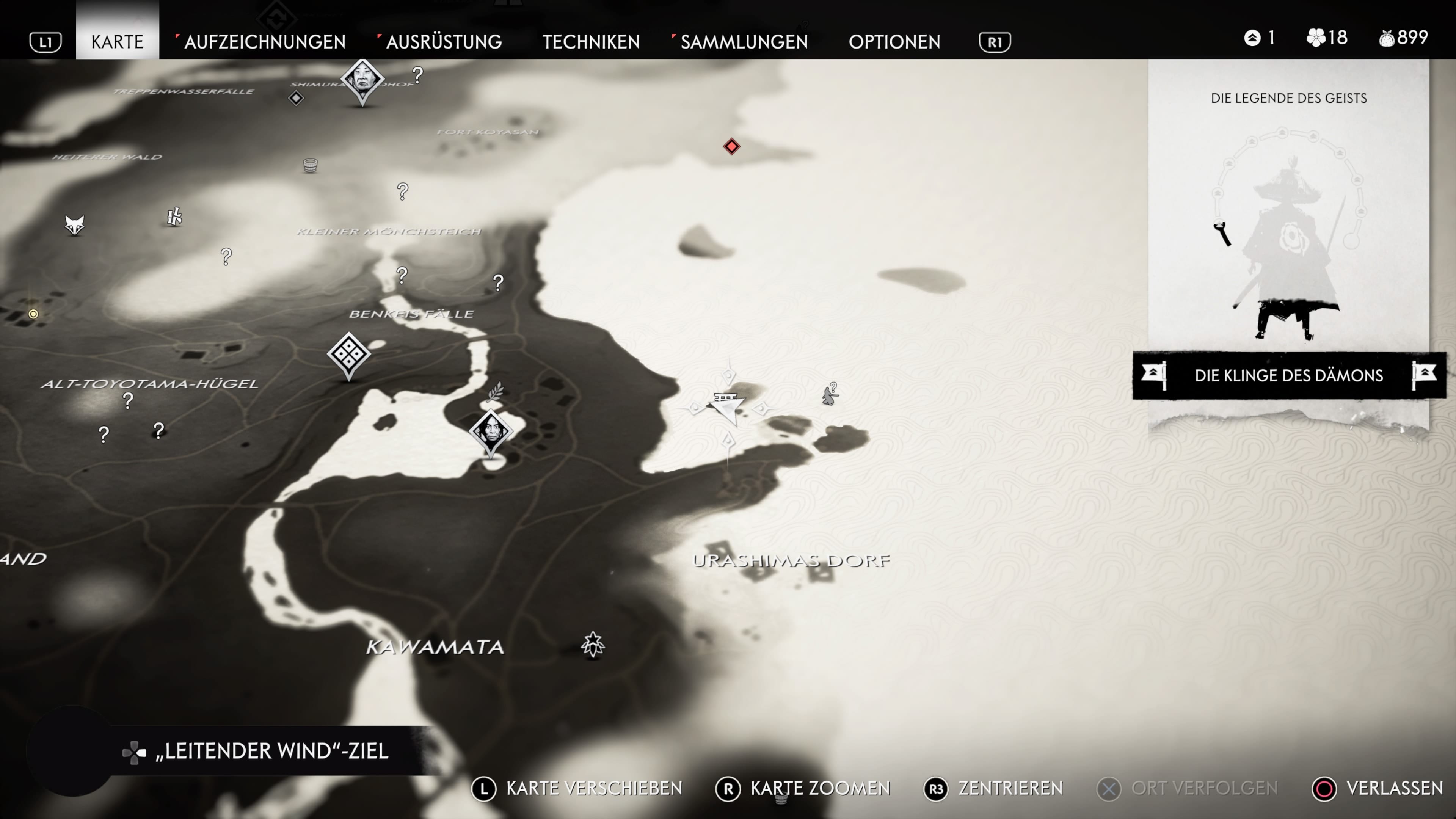Screen dimensions: 1456x819
Task: Show the Sammlungen tab
Action: (x=744, y=42)
